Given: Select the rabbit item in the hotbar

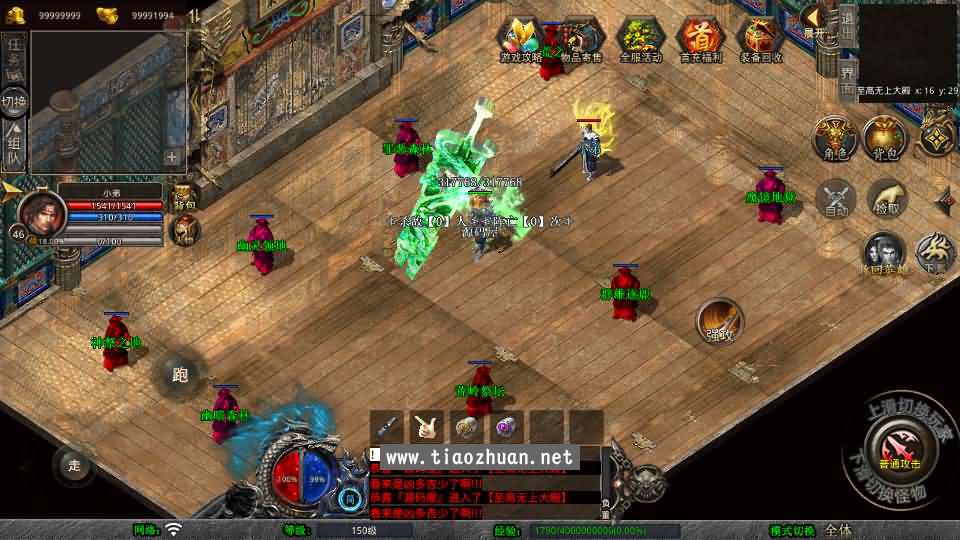Looking at the screenshot, I should click(427, 427).
